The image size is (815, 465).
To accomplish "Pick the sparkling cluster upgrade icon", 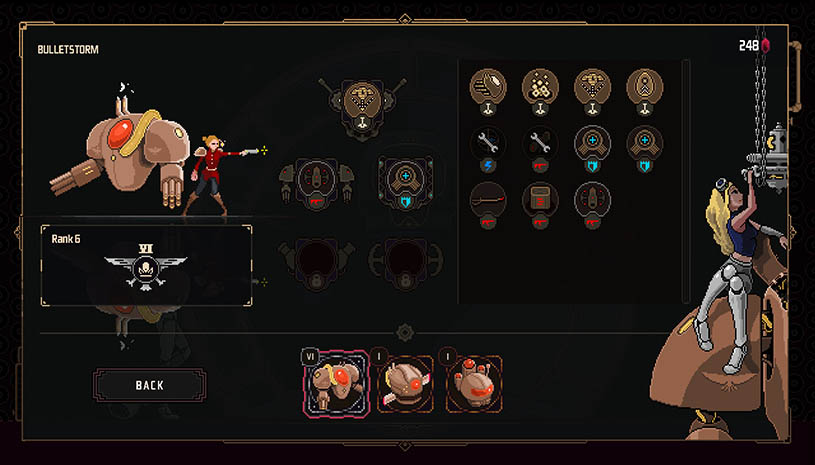I will (x=540, y=87).
